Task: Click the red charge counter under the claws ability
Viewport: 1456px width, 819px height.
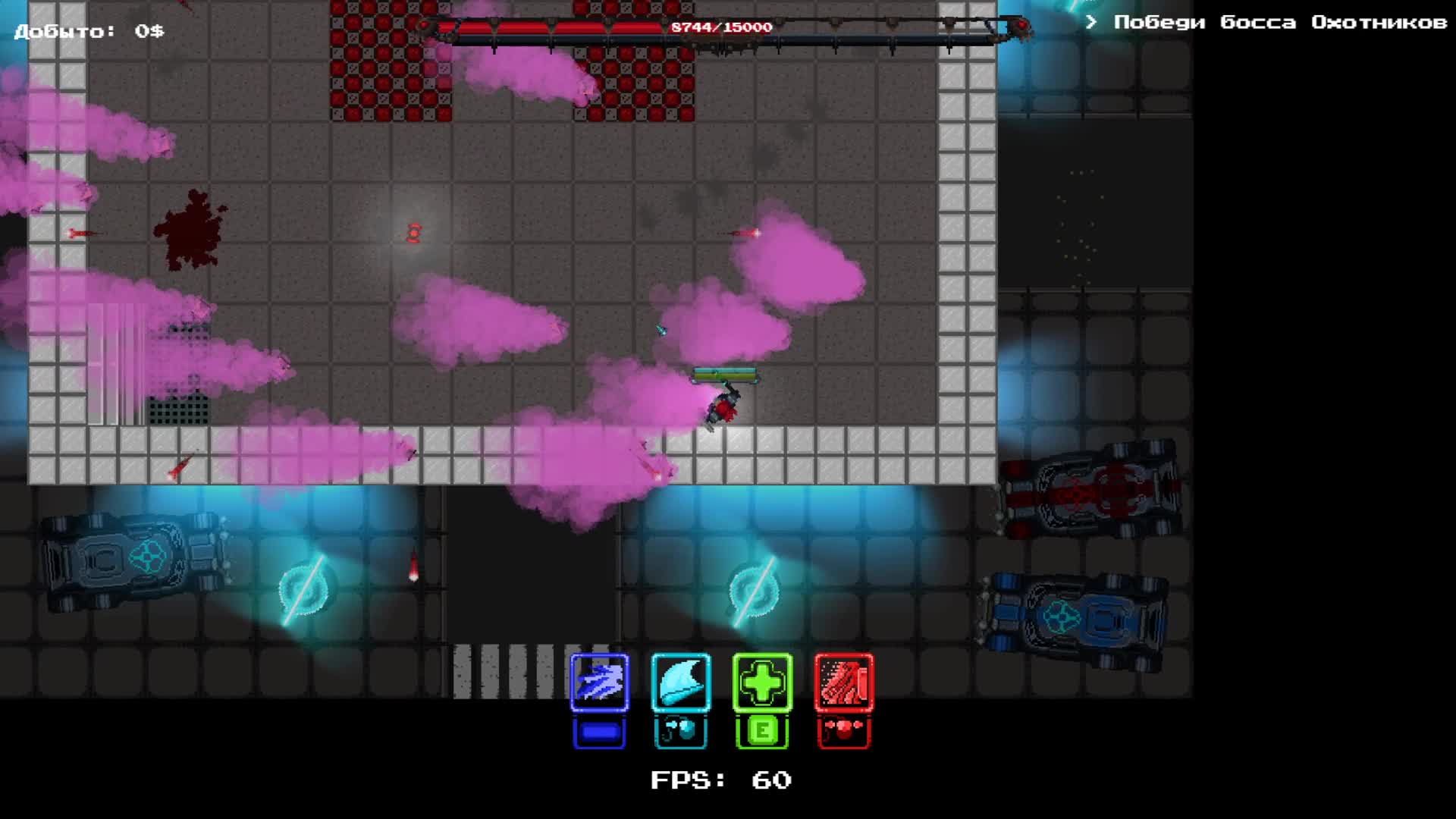Action: tap(843, 730)
